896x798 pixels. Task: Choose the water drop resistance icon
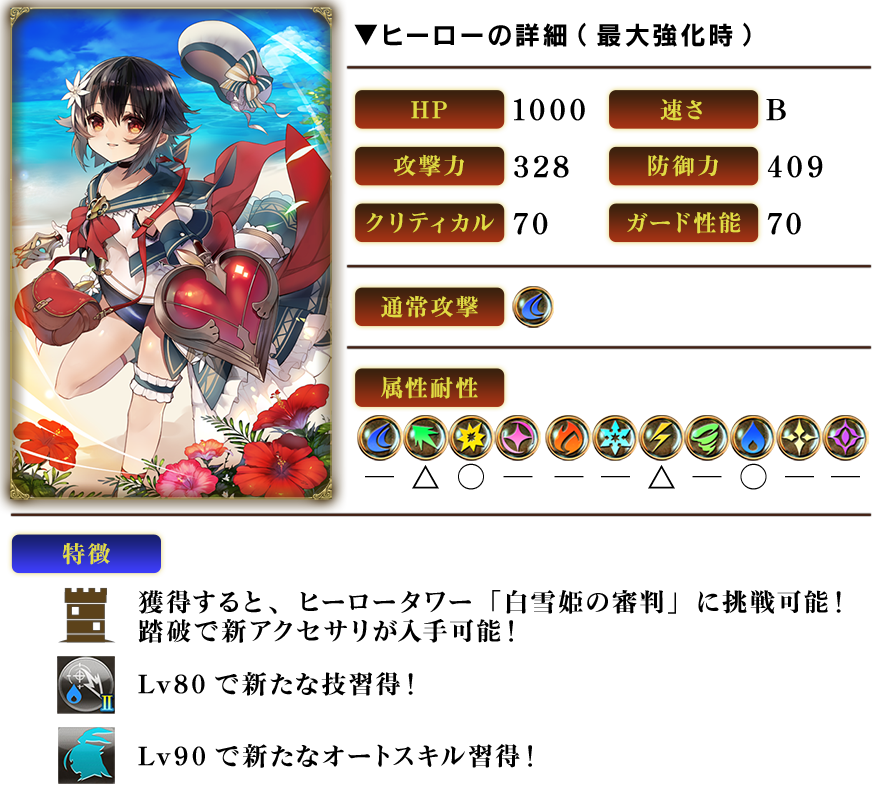pyautogui.click(x=753, y=438)
